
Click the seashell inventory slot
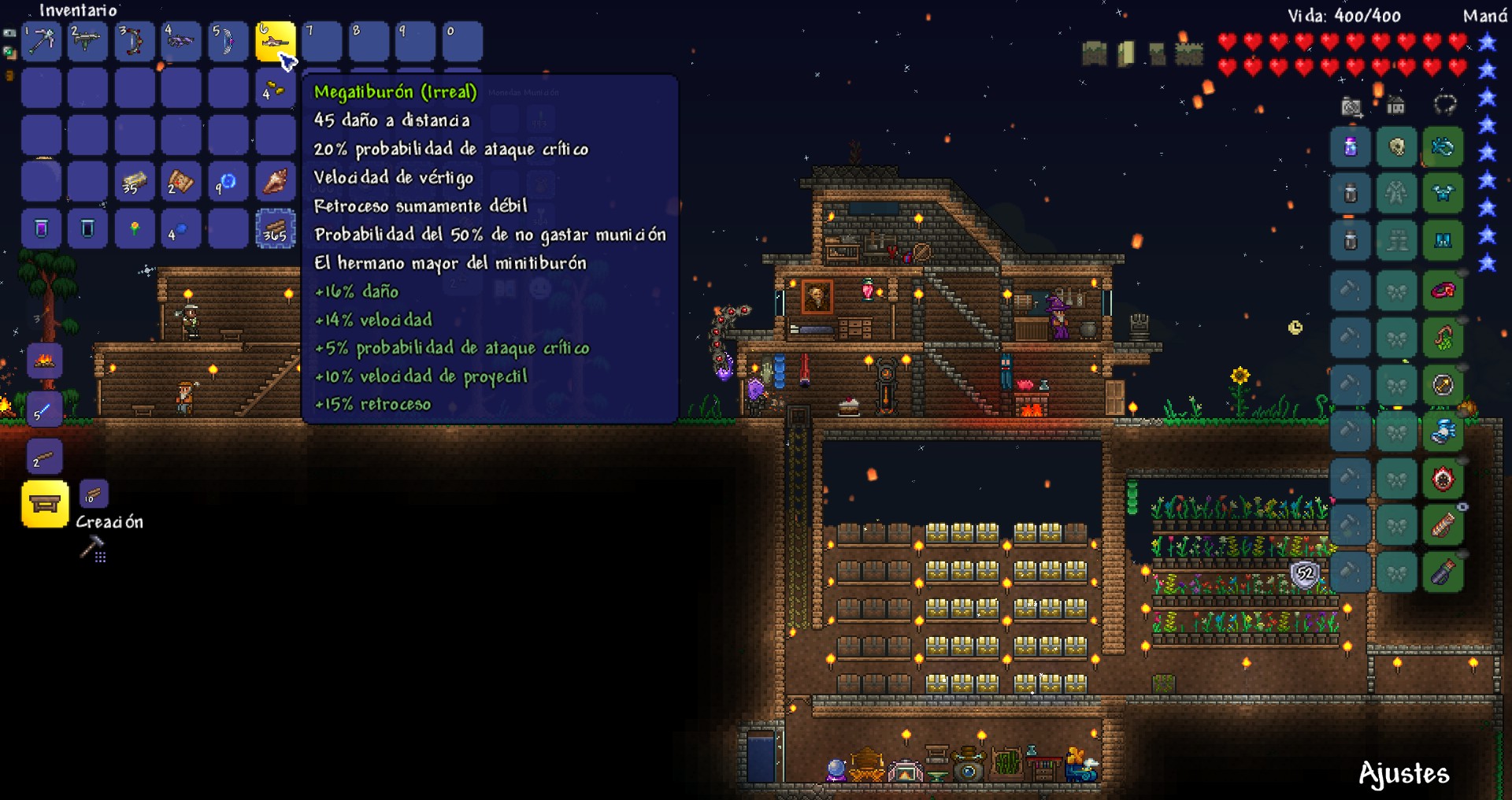point(275,183)
